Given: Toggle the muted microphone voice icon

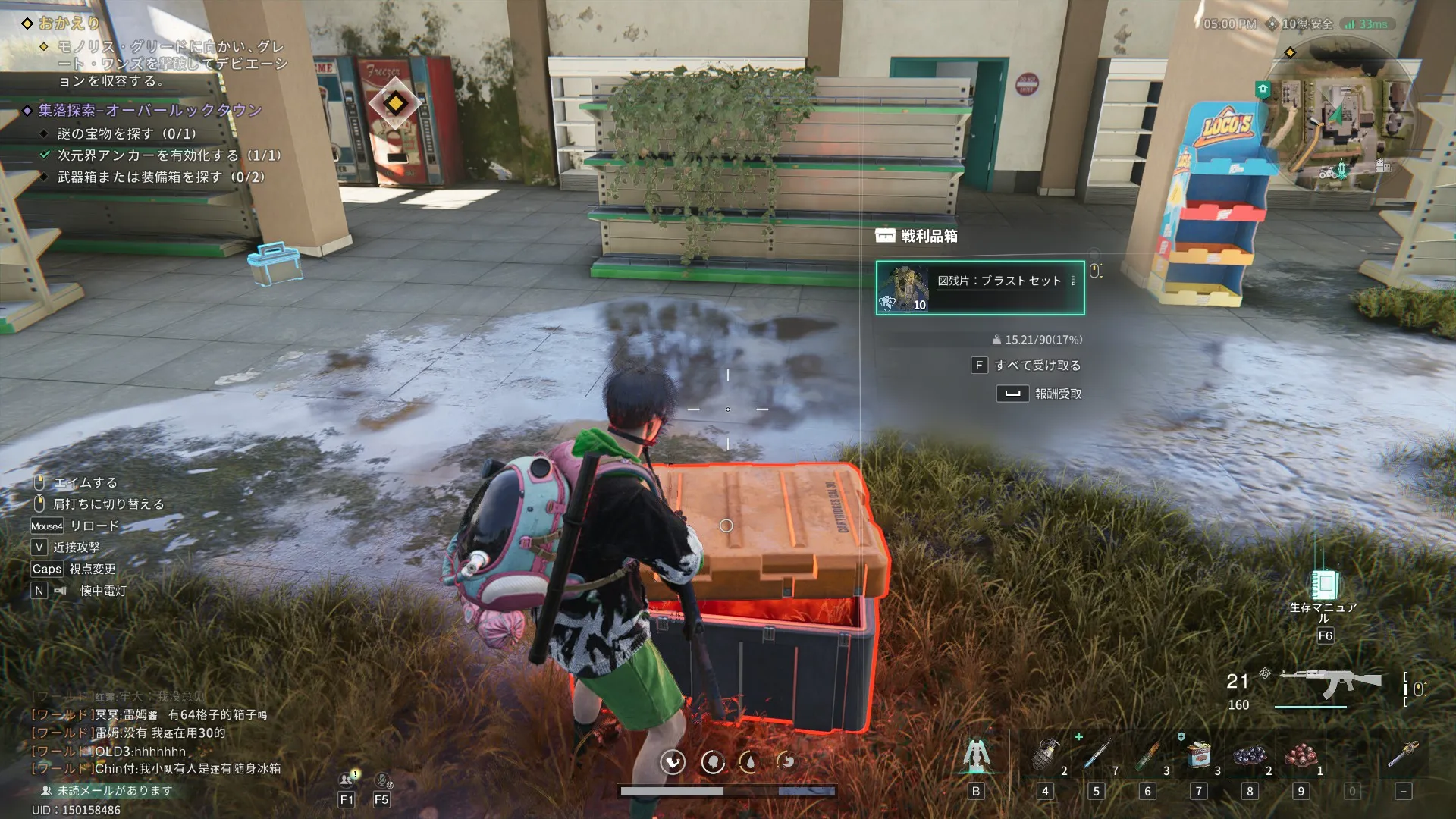Looking at the screenshot, I should 382,780.
